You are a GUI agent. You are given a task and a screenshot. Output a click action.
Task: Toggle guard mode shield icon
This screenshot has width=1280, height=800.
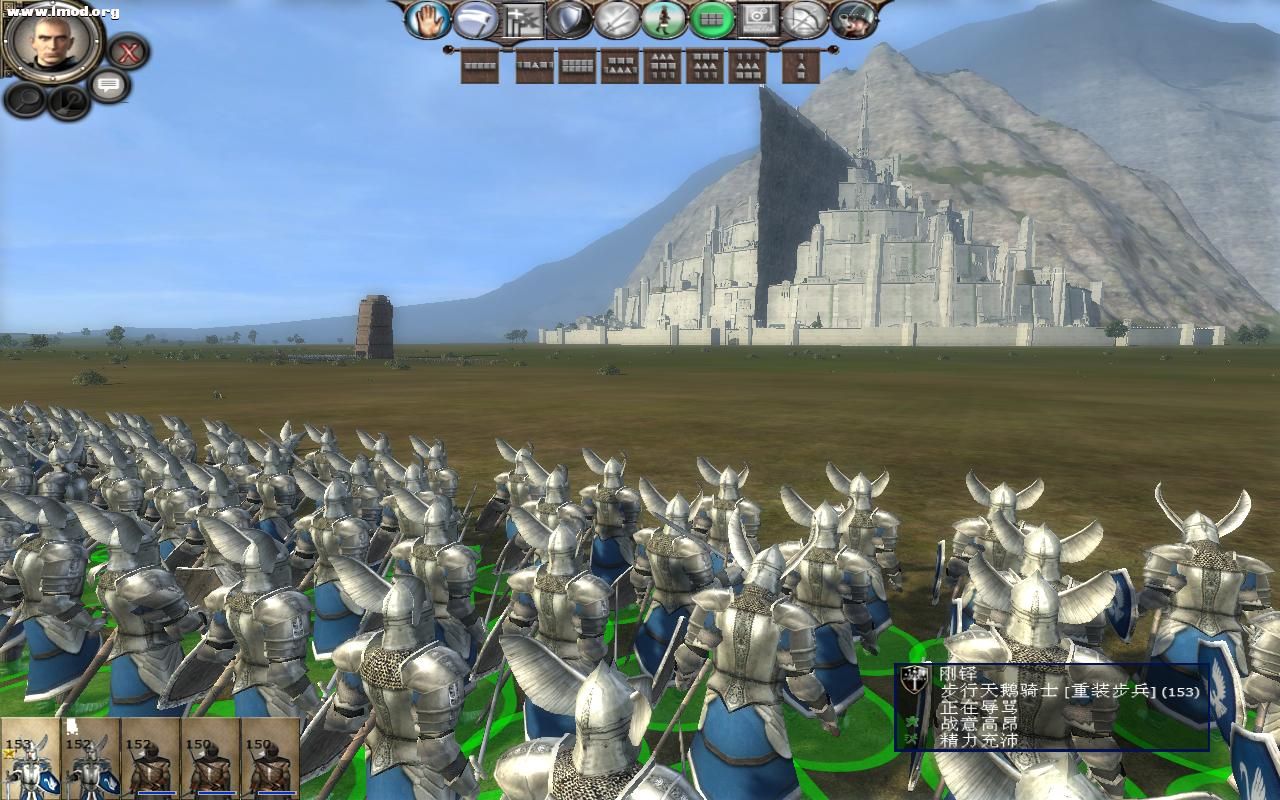click(x=571, y=20)
